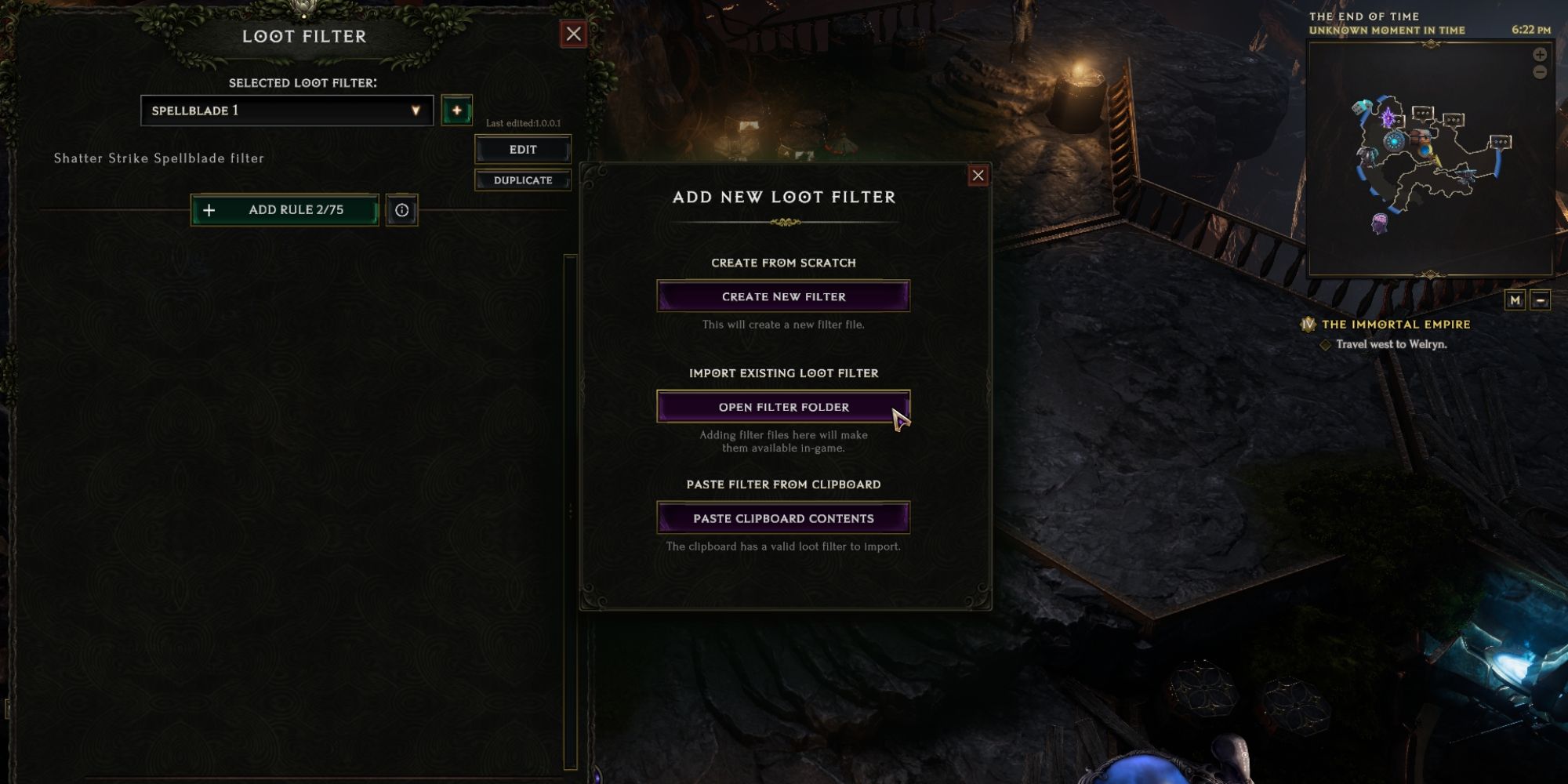The height and width of the screenshot is (784, 1568).
Task: Open the filter folder
Action: tap(782, 407)
